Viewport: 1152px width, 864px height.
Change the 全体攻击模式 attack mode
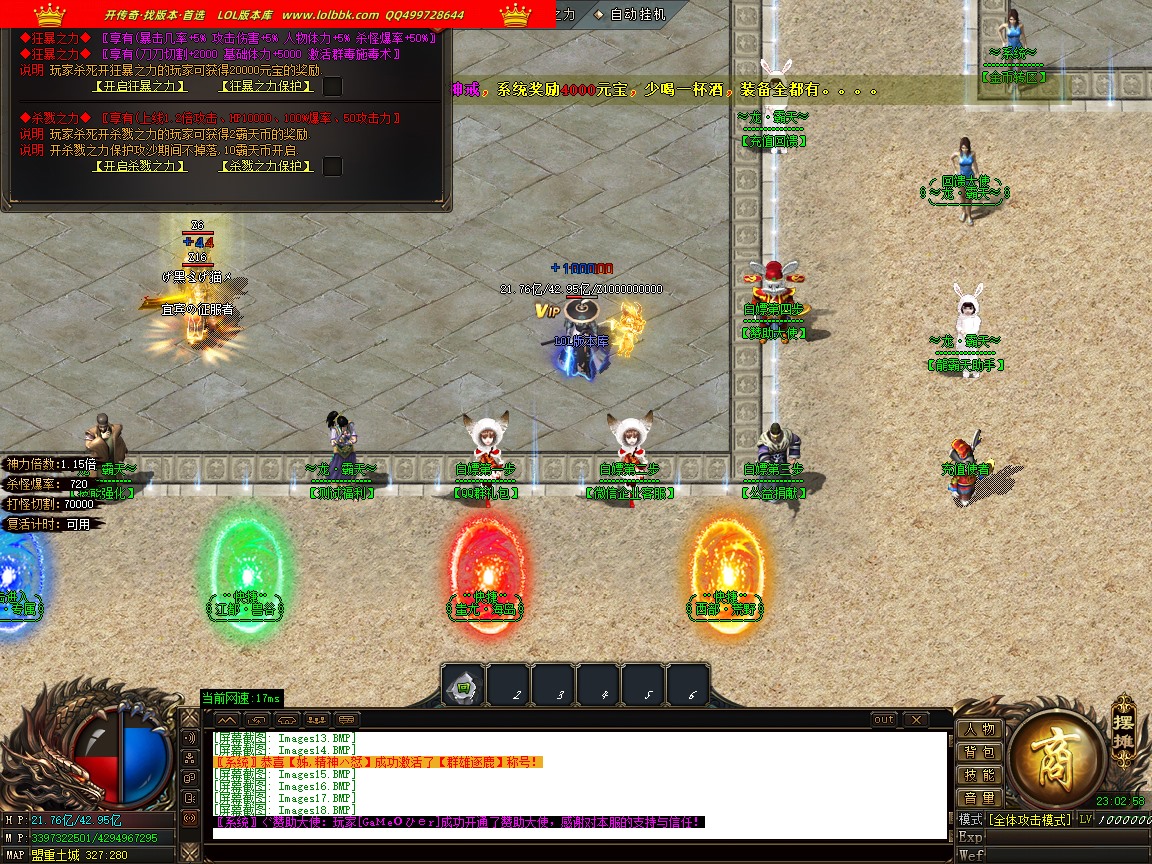tap(1029, 819)
